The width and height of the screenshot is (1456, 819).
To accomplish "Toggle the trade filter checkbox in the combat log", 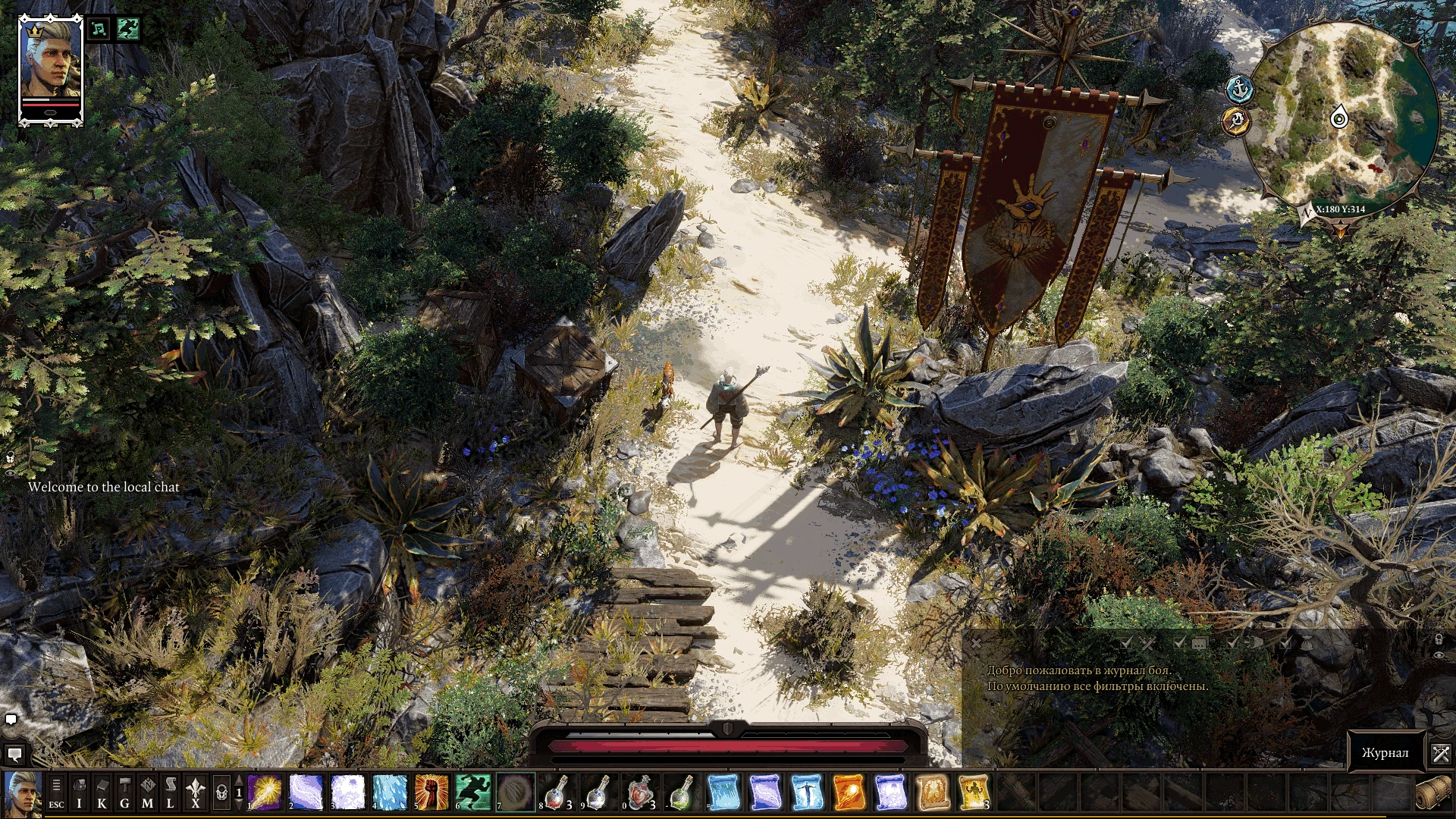I will tap(1285, 643).
